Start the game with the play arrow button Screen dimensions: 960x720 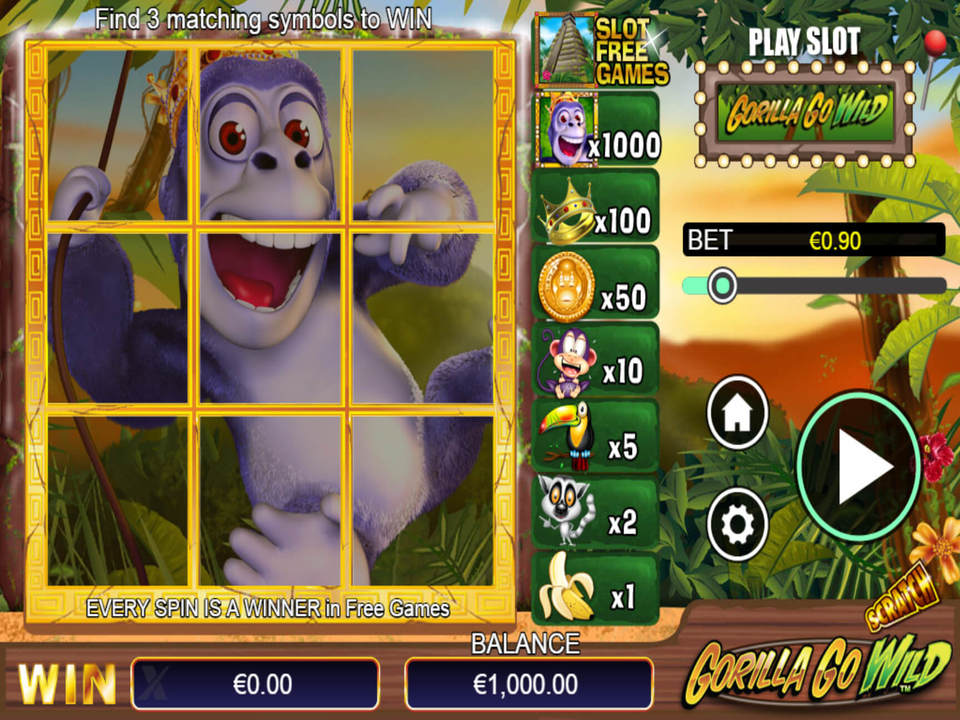[859, 467]
